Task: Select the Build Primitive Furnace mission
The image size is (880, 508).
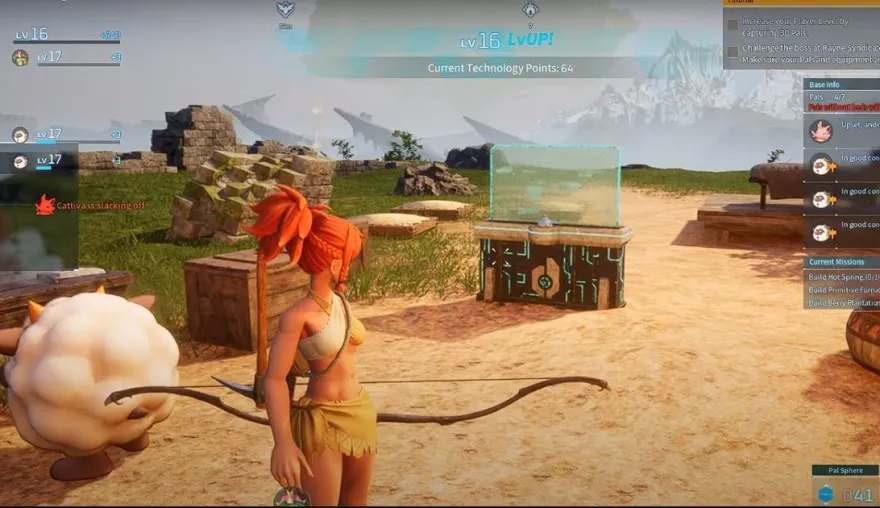Action: (x=842, y=289)
